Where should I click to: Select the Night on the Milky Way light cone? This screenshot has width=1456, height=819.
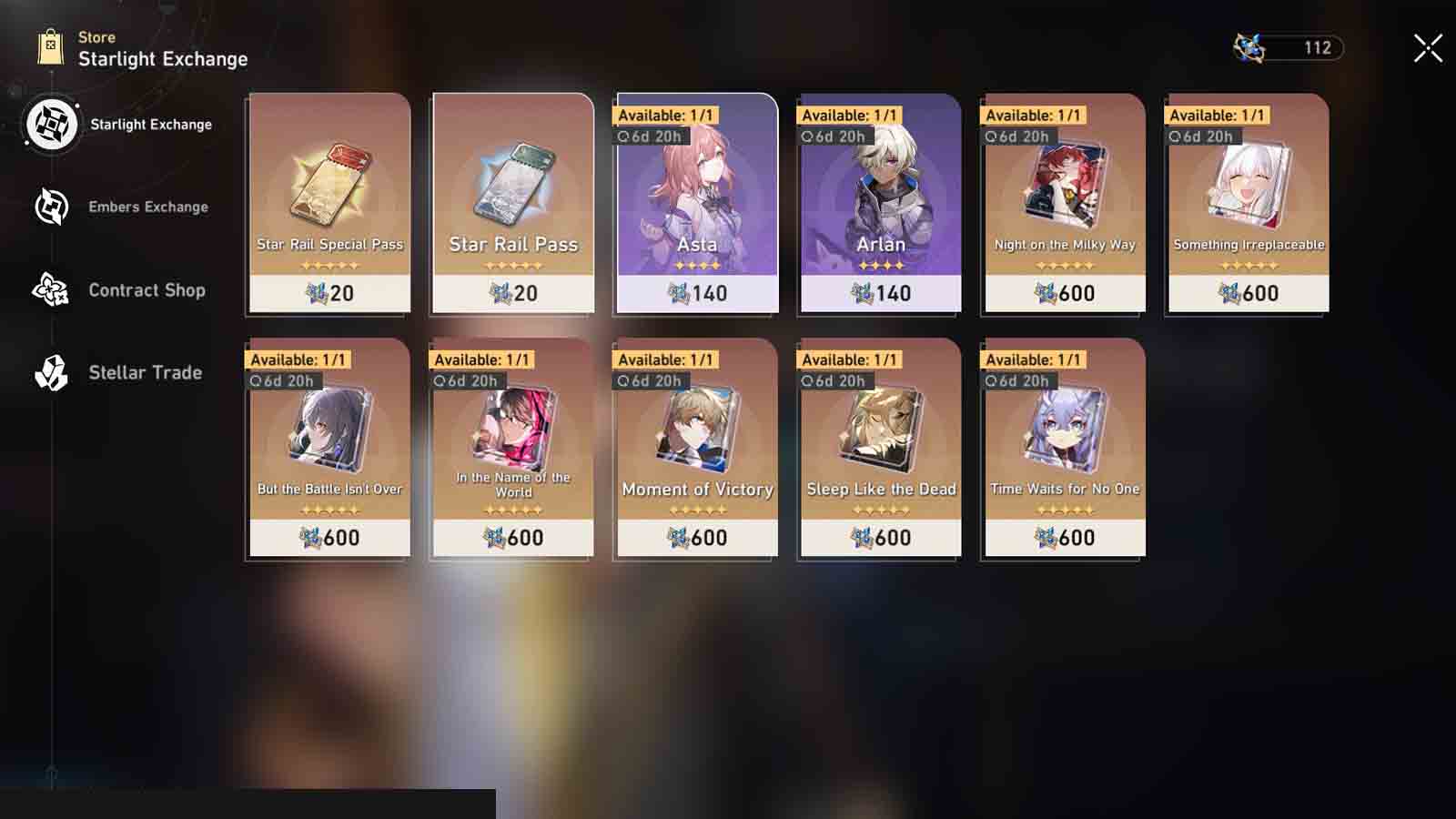coord(1063,205)
